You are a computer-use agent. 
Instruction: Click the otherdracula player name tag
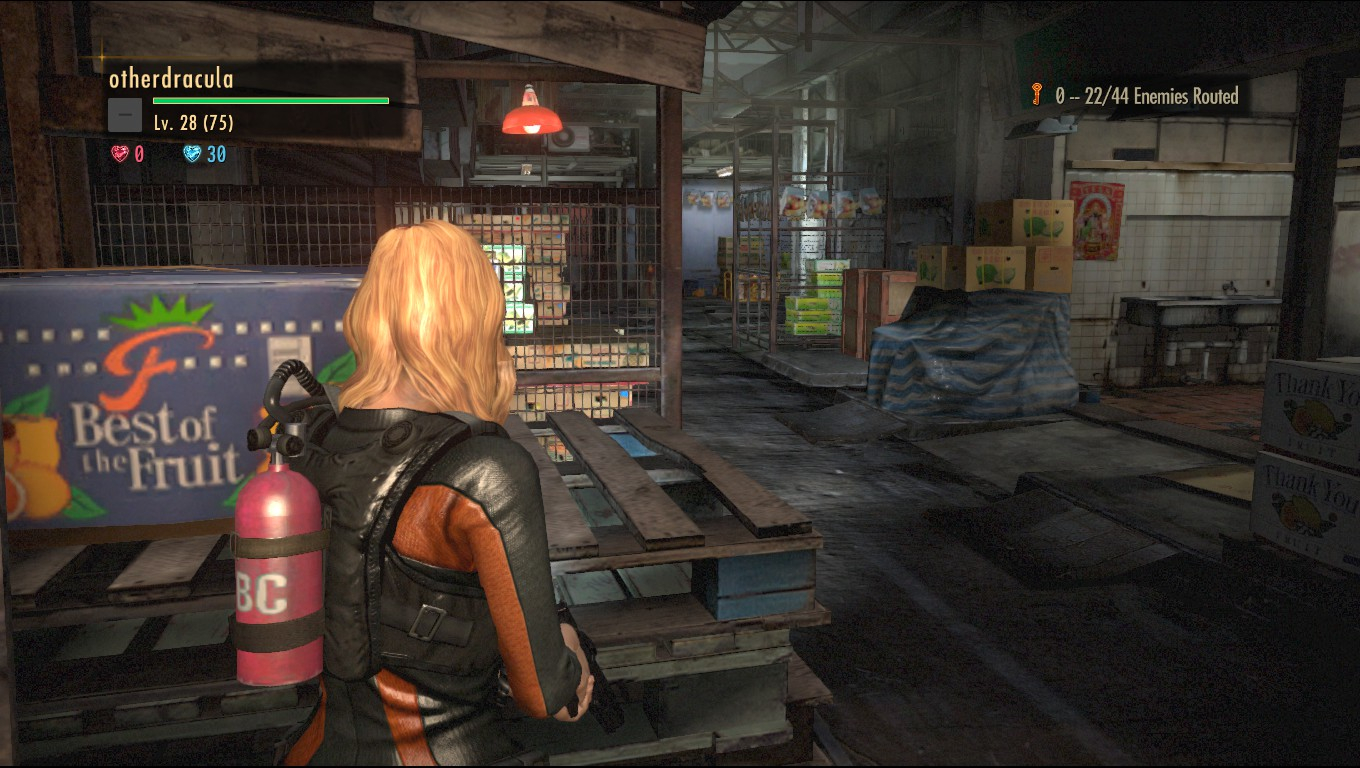tap(171, 79)
